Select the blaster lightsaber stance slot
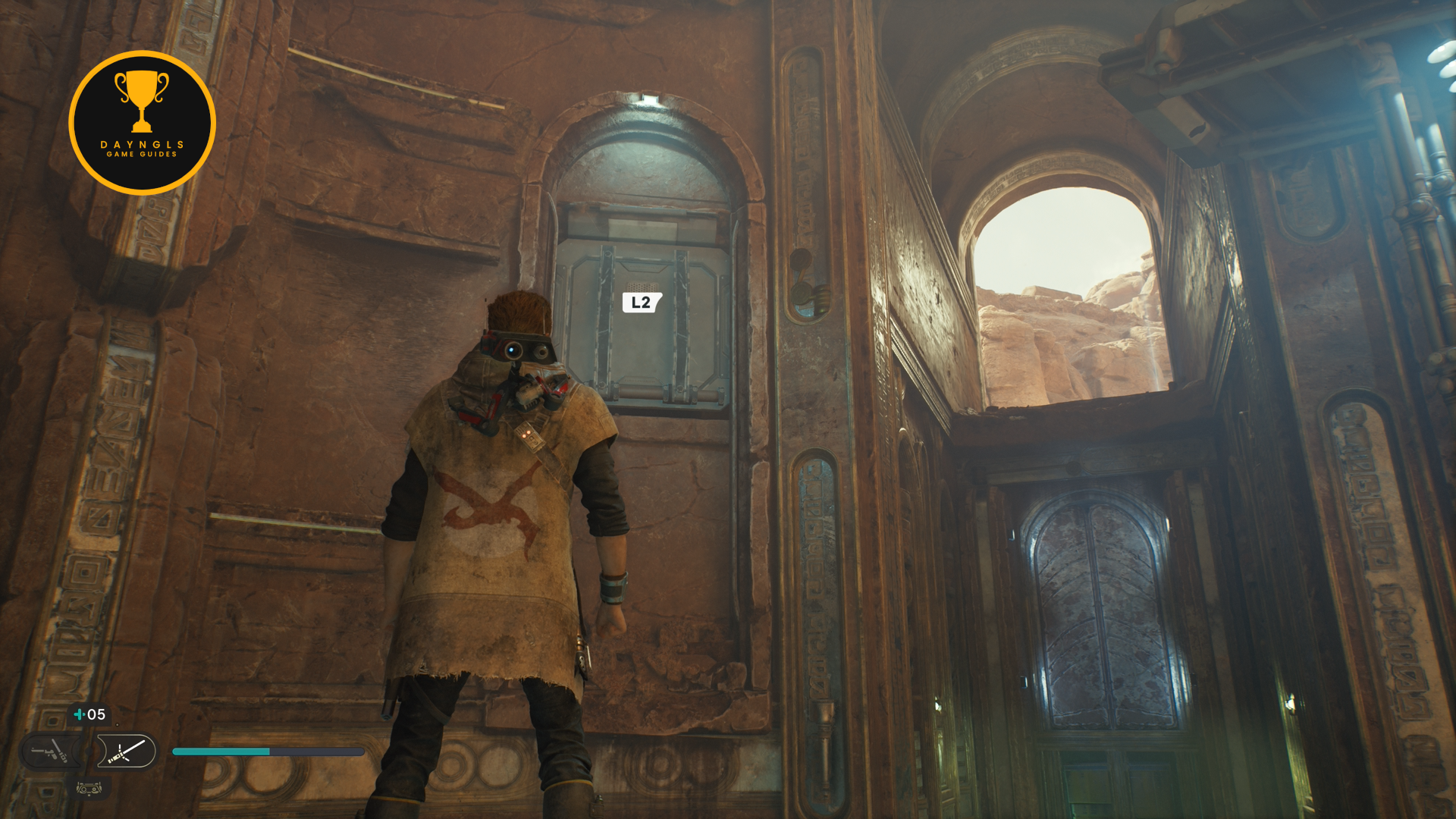 (x=50, y=752)
